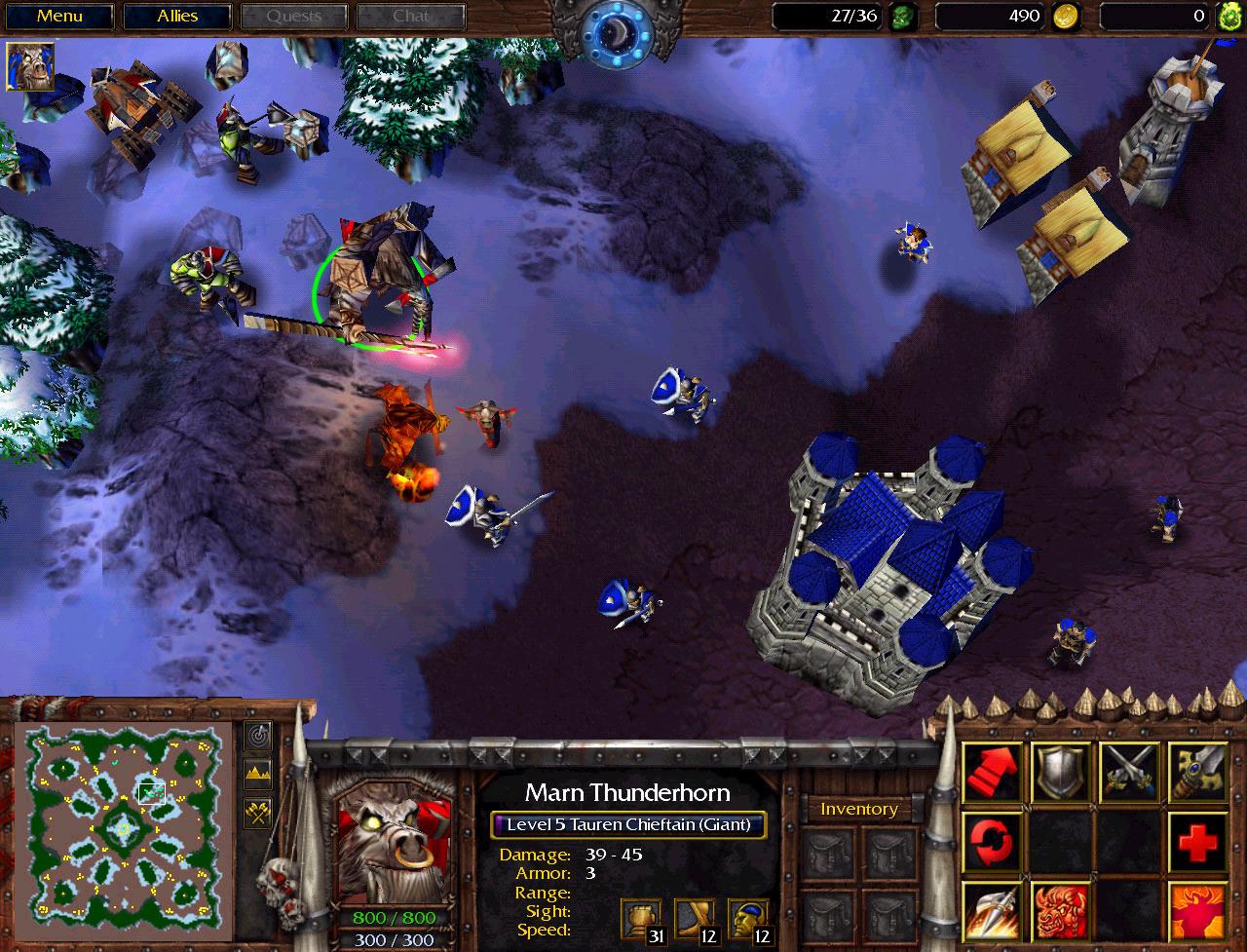Screen dimensions: 1247x952
Task: Activate the minimap signal ping button
Action: [x=258, y=736]
